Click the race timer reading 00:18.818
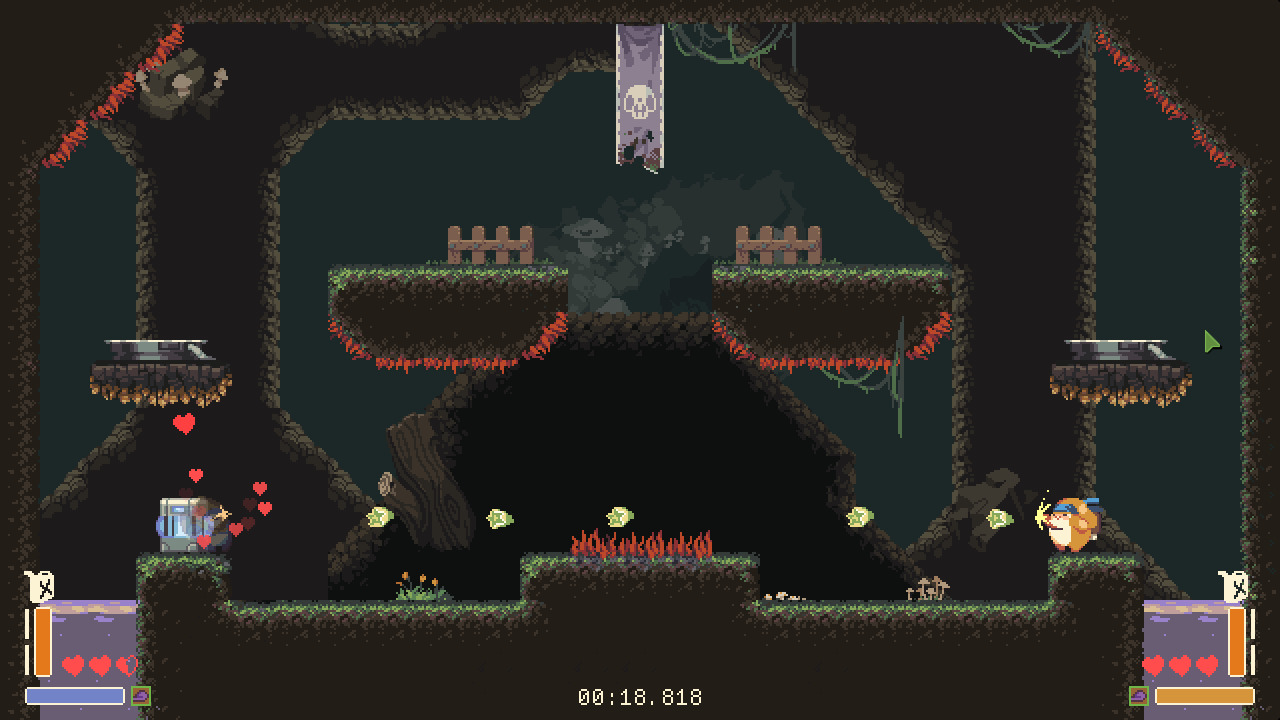This screenshot has width=1280, height=720. click(640, 697)
